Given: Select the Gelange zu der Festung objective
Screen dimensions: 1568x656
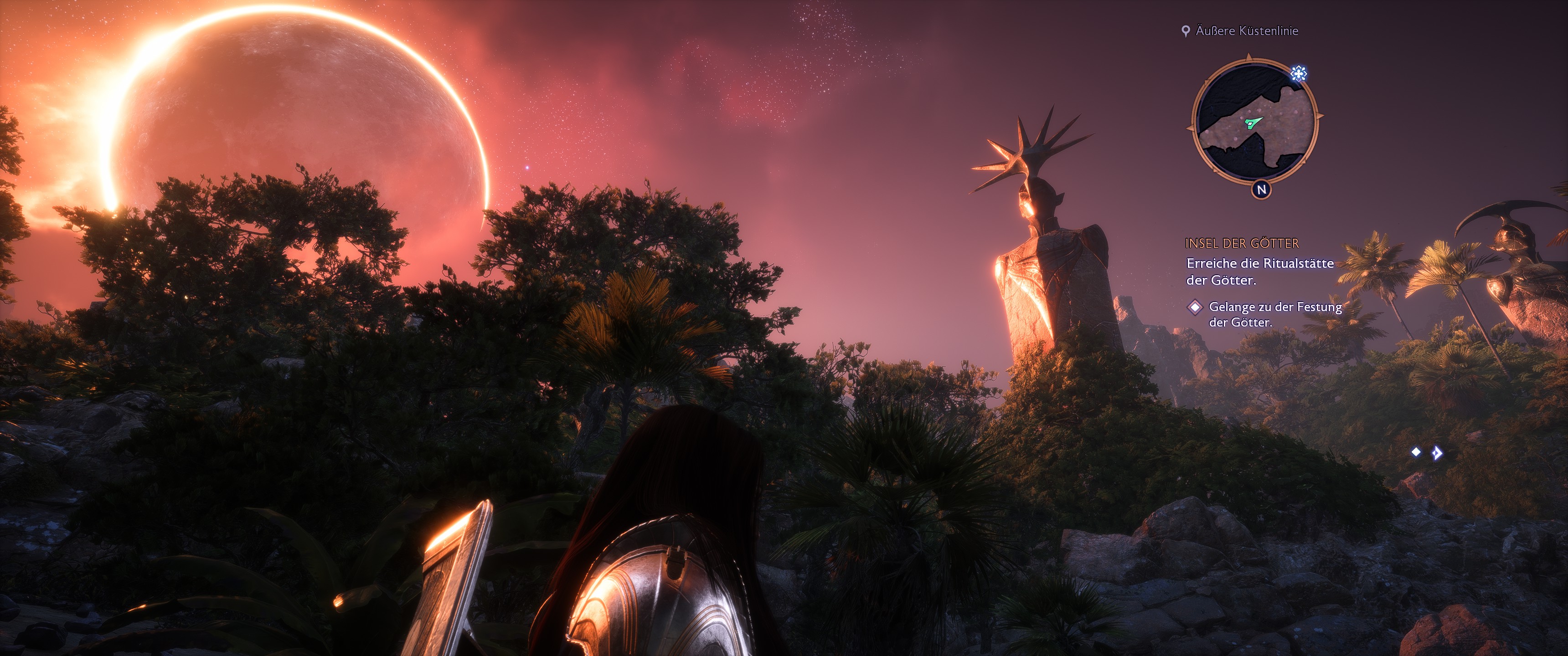Looking at the screenshot, I should click(x=1274, y=315).
